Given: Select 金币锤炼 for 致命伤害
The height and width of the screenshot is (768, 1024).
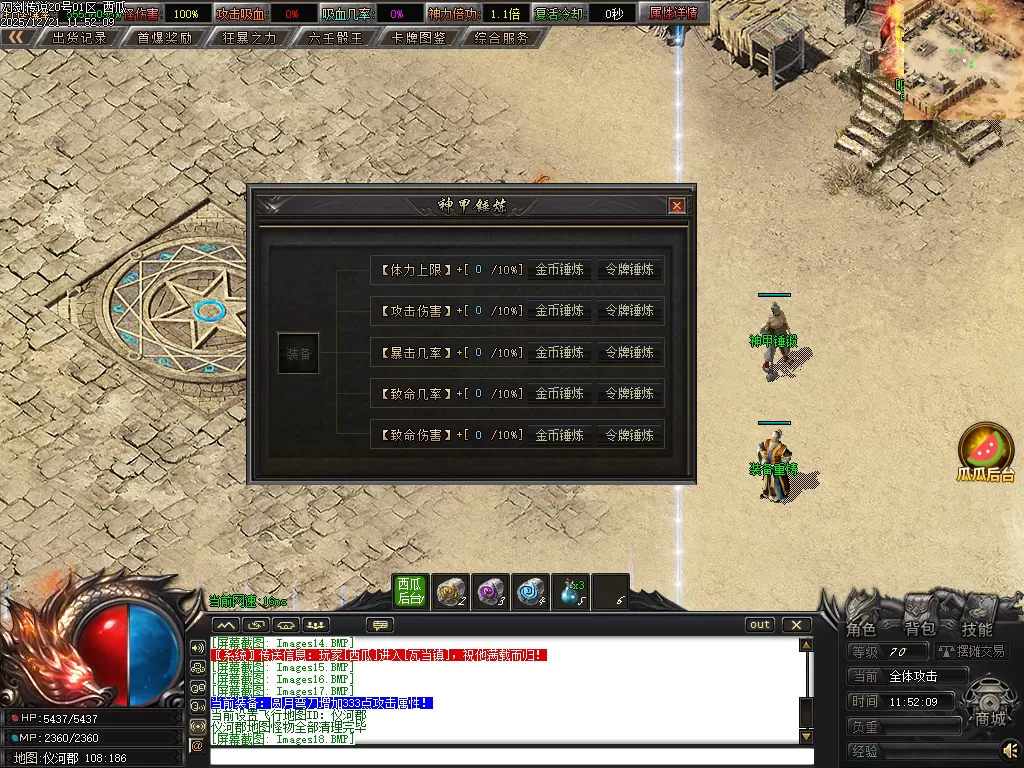Looking at the screenshot, I should [x=559, y=436].
